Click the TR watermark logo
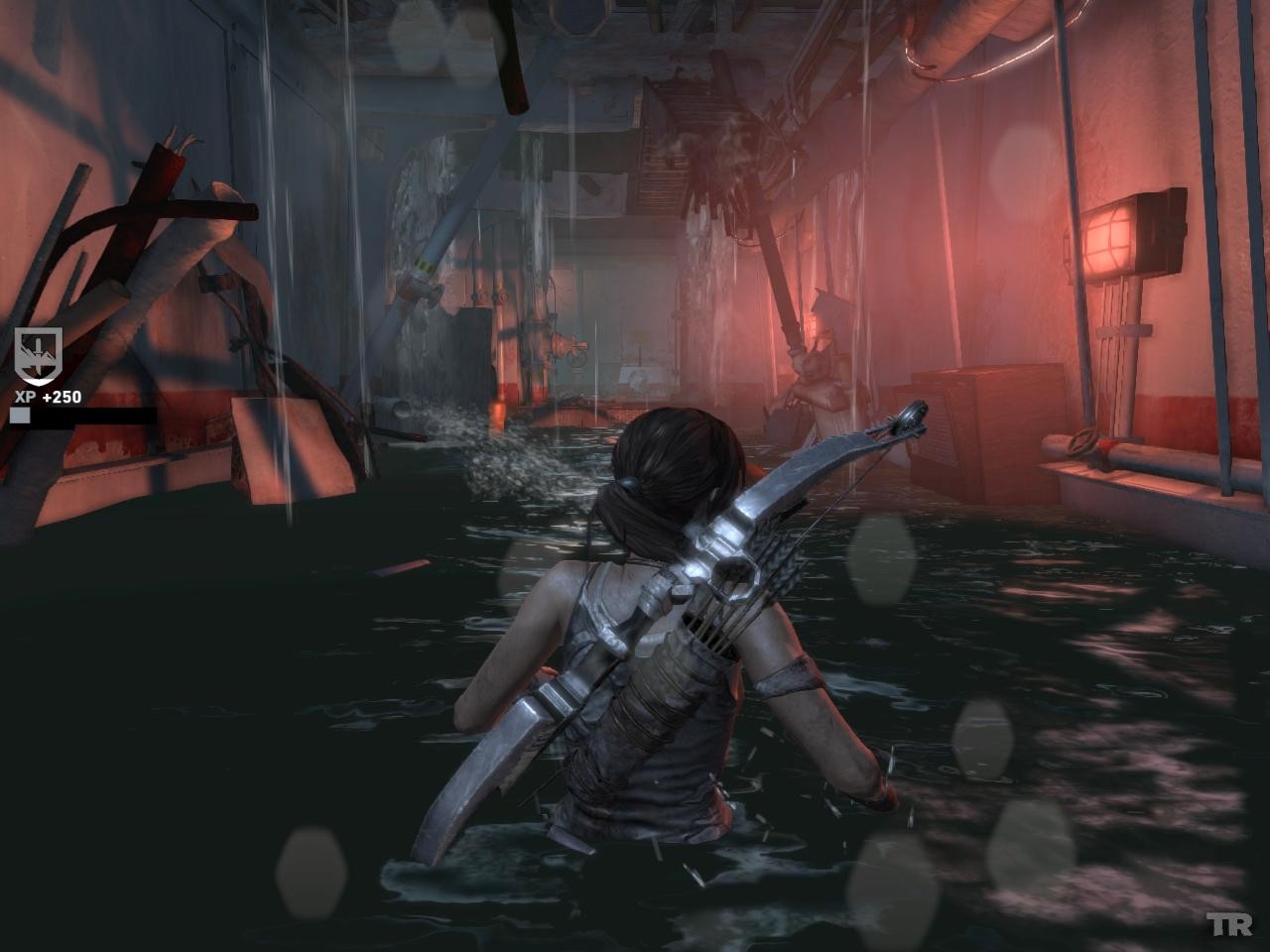Viewport: 1270px width, 952px height. point(1229,925)
